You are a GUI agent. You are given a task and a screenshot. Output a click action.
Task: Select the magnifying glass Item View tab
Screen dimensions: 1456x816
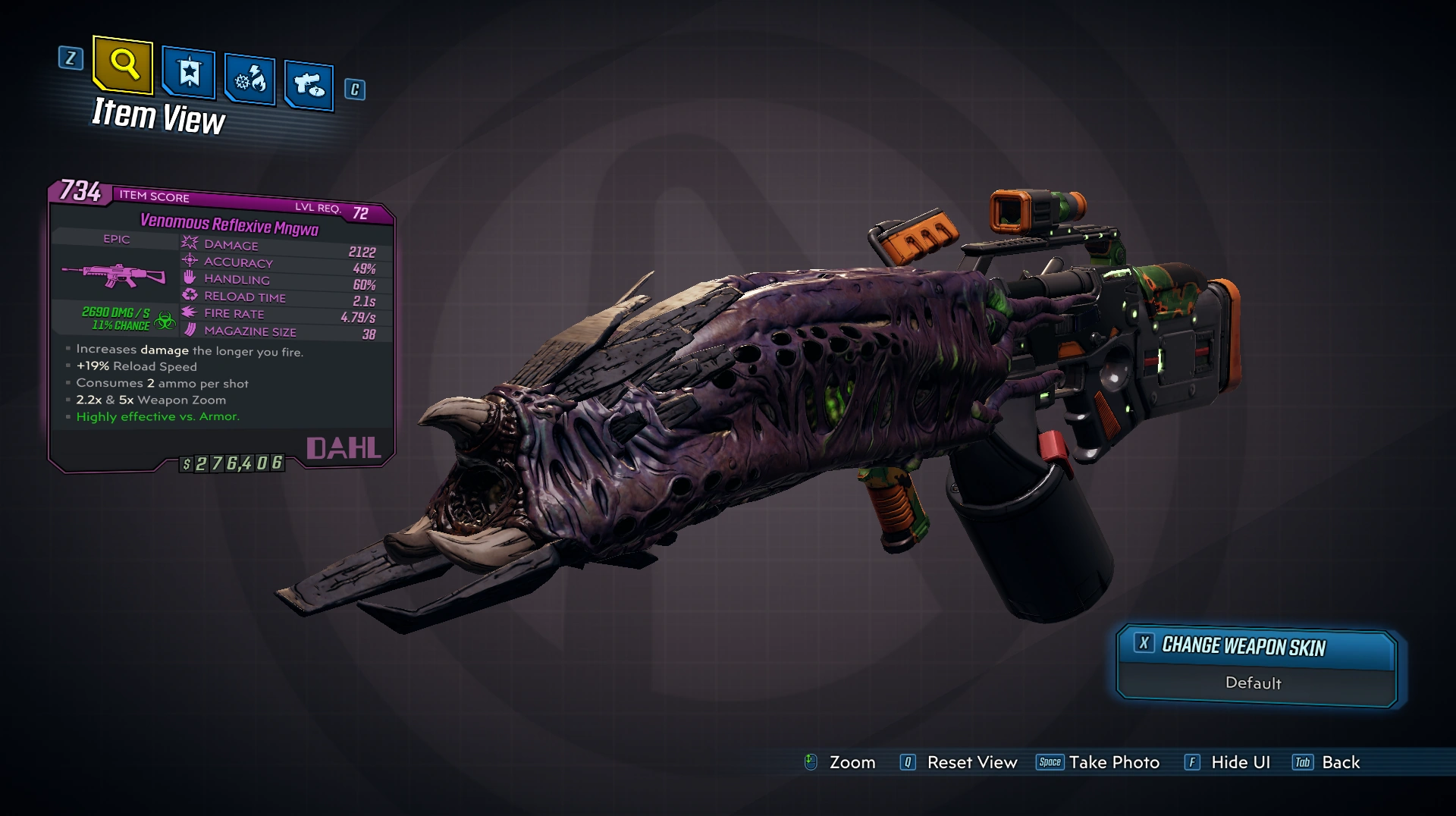124,65
